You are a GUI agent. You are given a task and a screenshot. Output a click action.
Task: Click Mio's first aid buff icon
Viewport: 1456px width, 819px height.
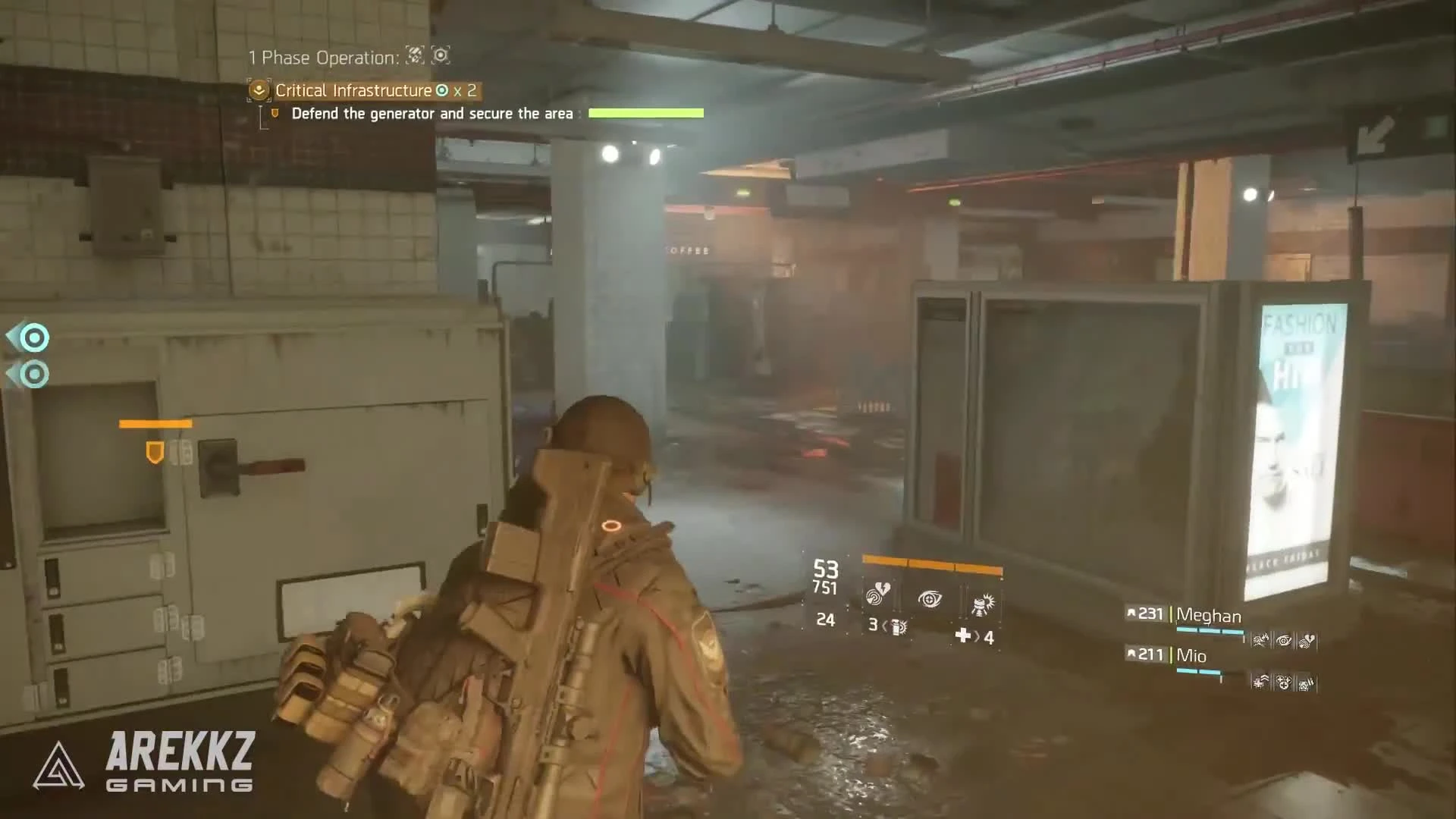click(1259, 682)
